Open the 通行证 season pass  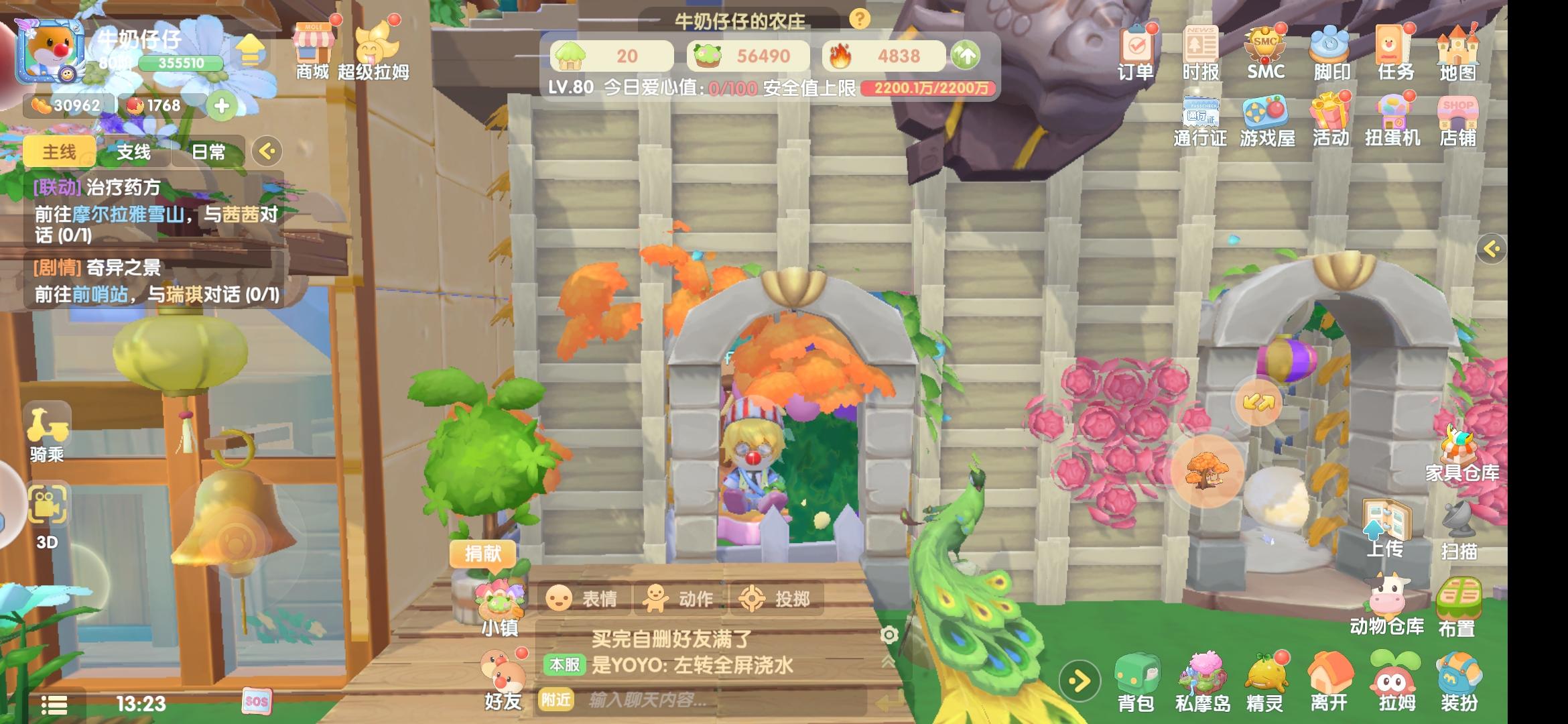point(1202,122)
